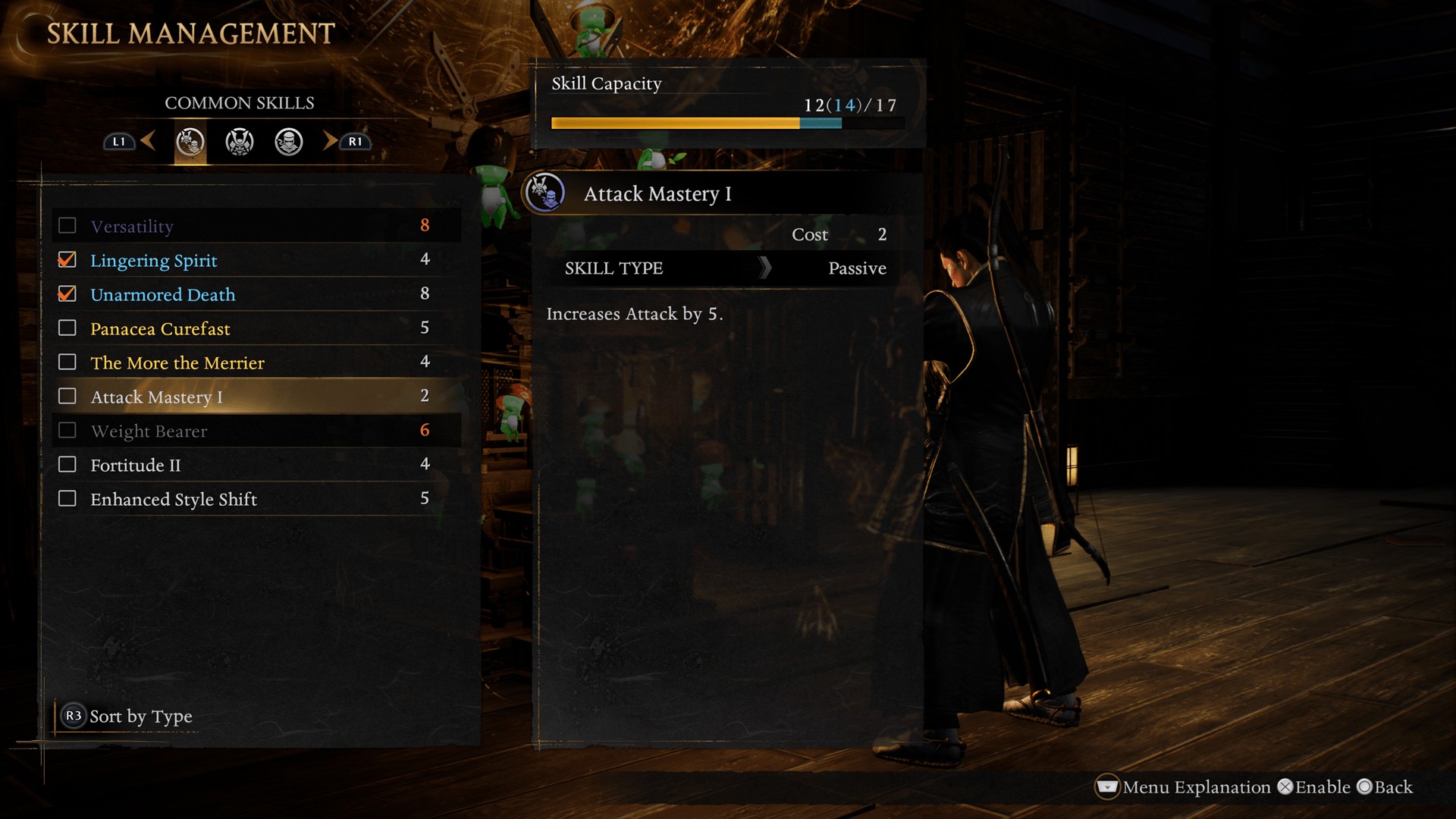Open the Menu Explanation

tap(1183, 787)
